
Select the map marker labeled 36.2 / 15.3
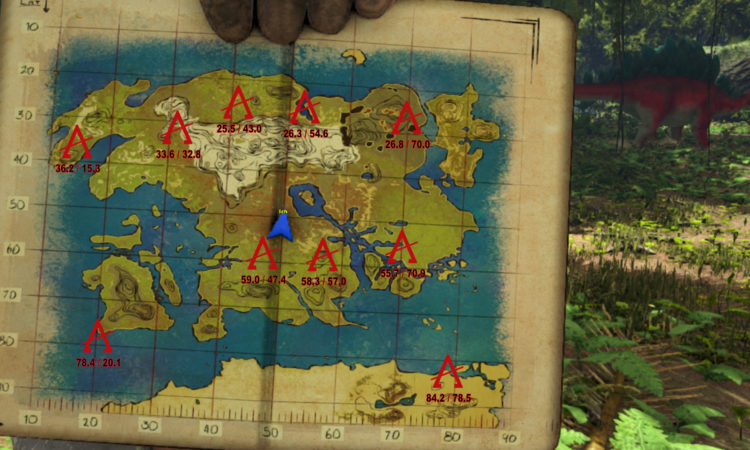[x=76, y=144]
